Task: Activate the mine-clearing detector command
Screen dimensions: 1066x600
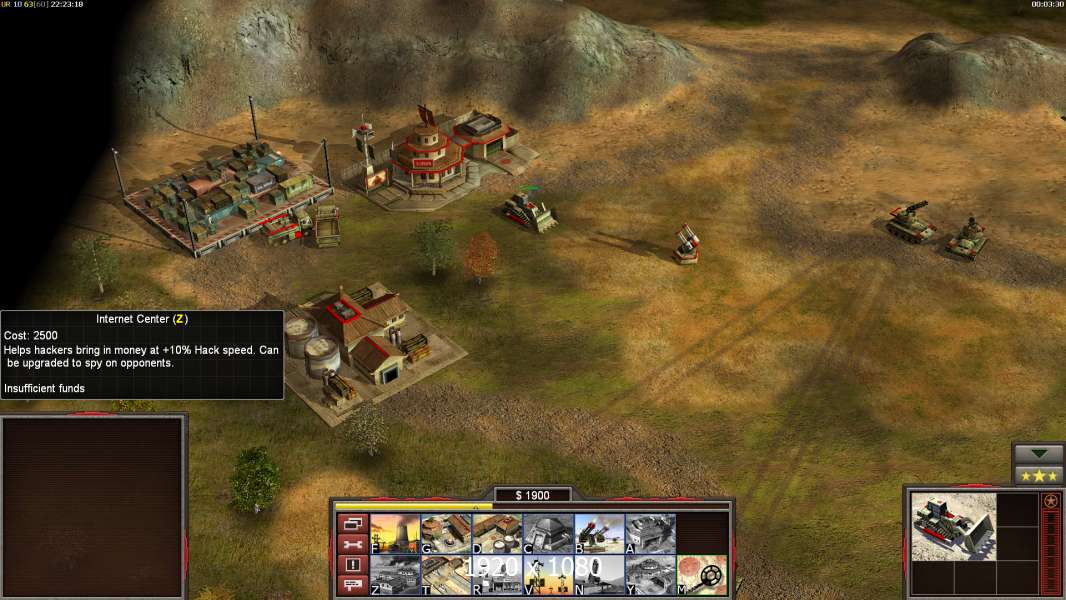Action: point(701,574)
